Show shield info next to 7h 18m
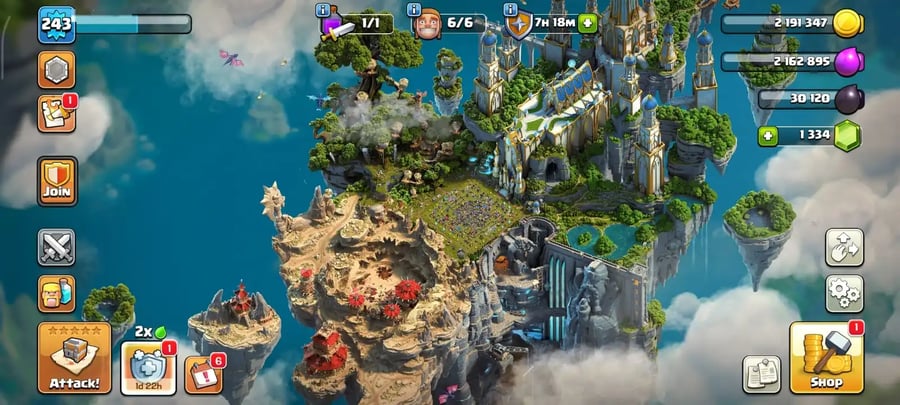Screen dimensions: 900x405 508,10
